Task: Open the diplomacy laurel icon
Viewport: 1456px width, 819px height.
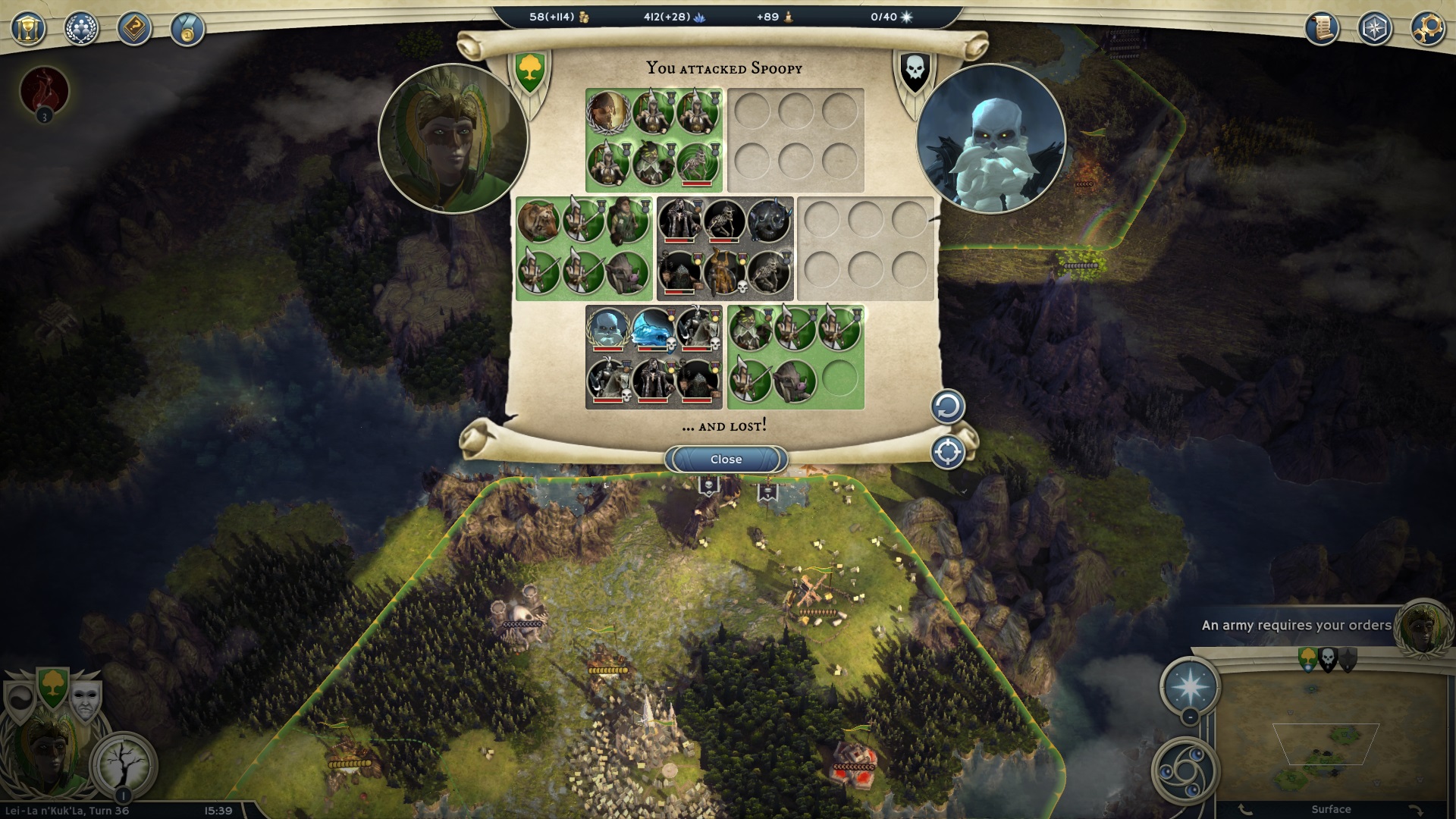Action: [x=81, y=29]
